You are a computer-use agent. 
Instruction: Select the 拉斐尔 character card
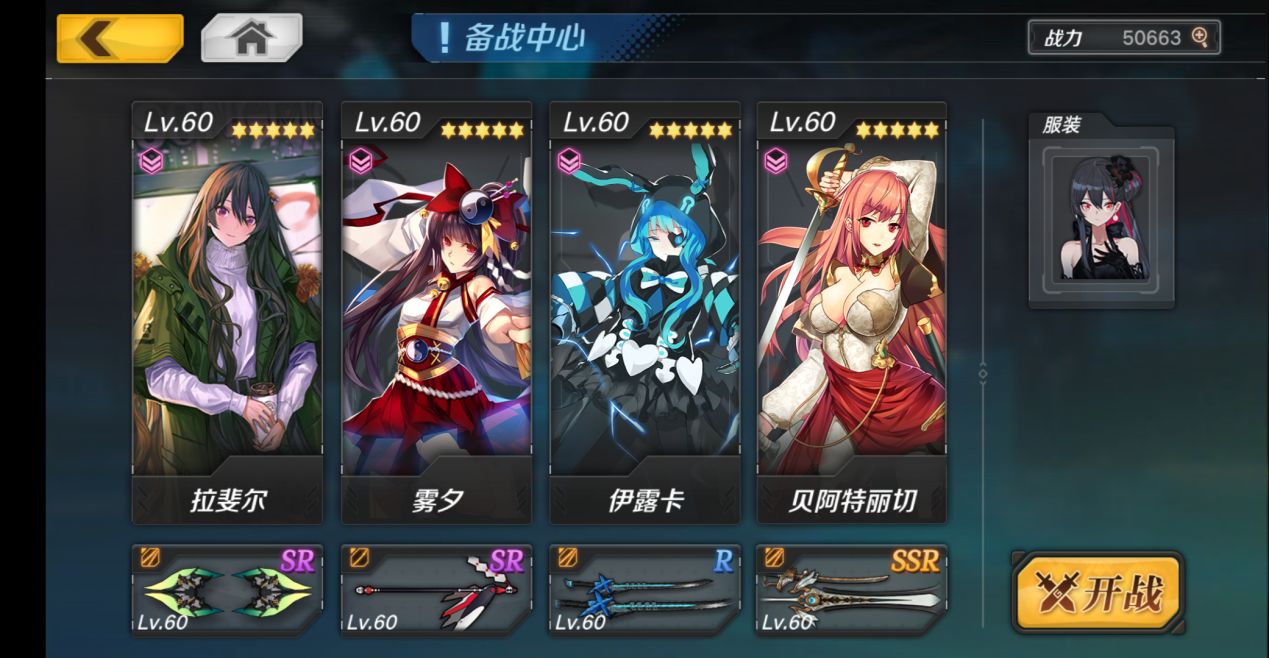[227, 312]
